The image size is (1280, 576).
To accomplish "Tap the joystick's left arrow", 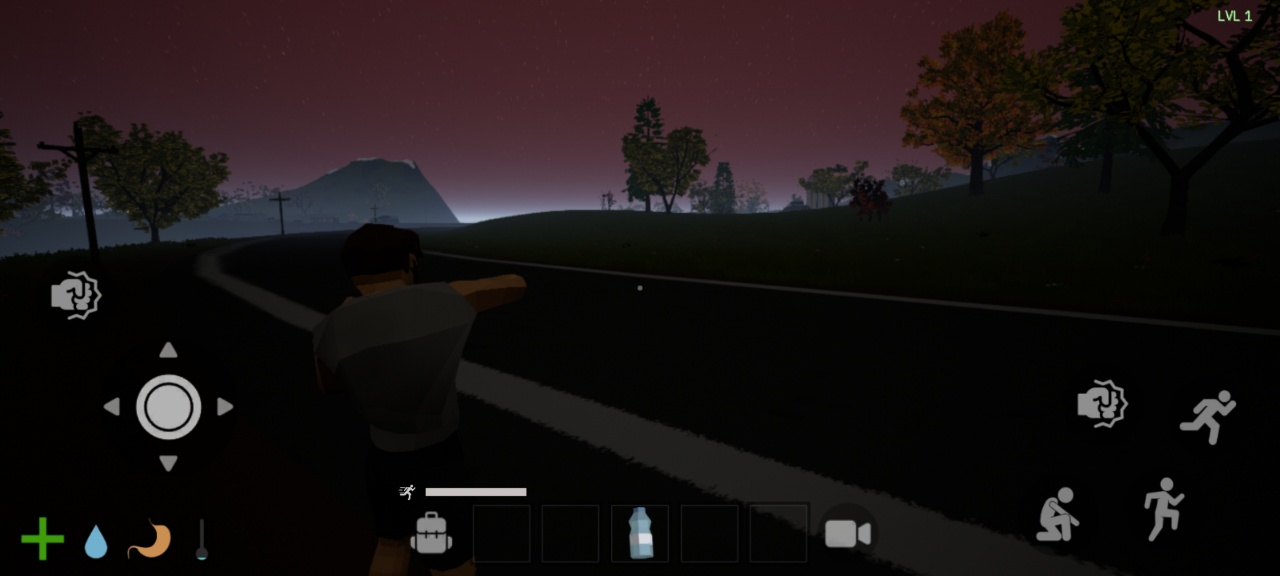I will [111, 407].
